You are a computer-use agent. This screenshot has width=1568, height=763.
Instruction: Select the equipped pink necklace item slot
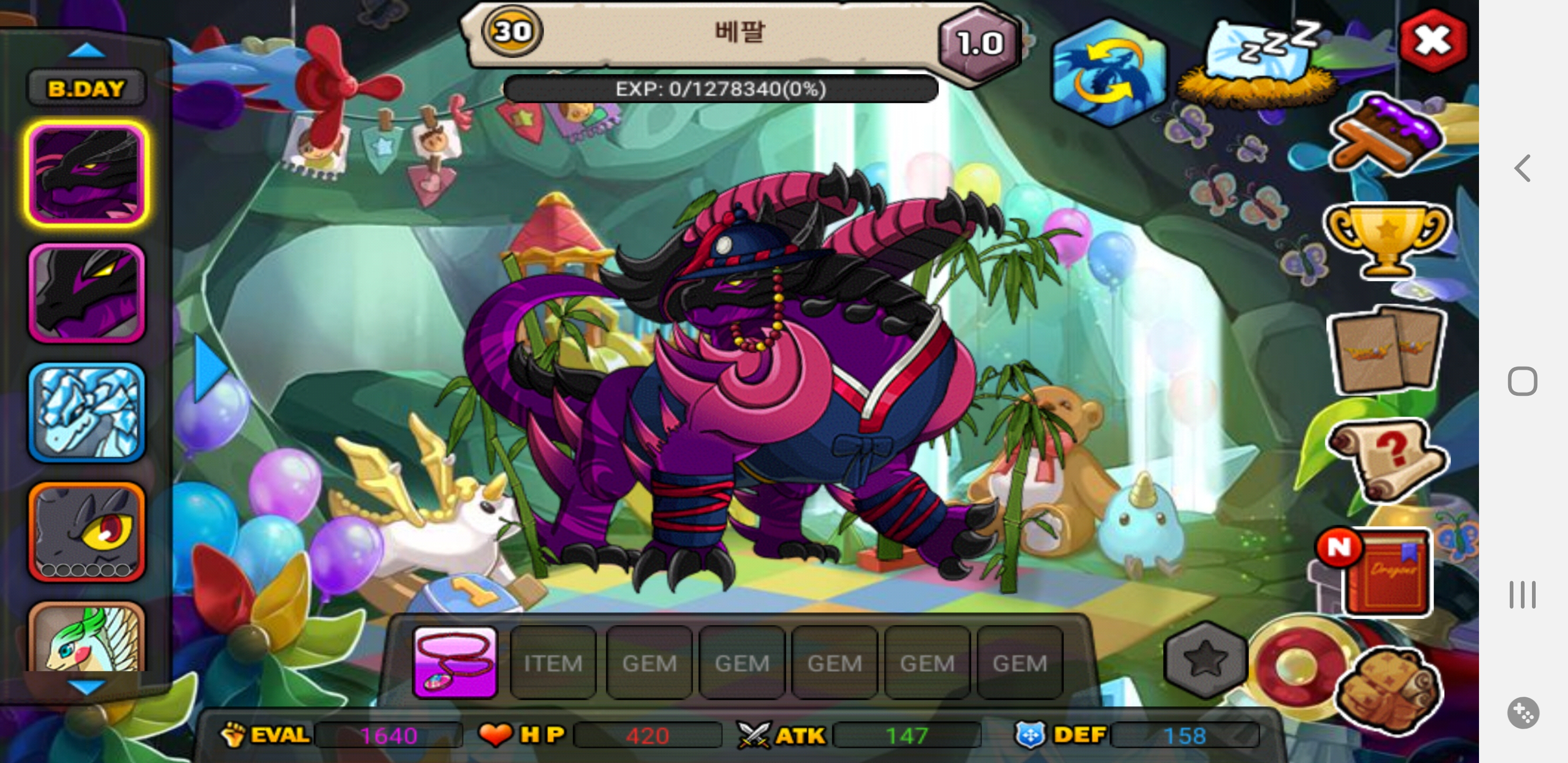click(x=455, y=662)
